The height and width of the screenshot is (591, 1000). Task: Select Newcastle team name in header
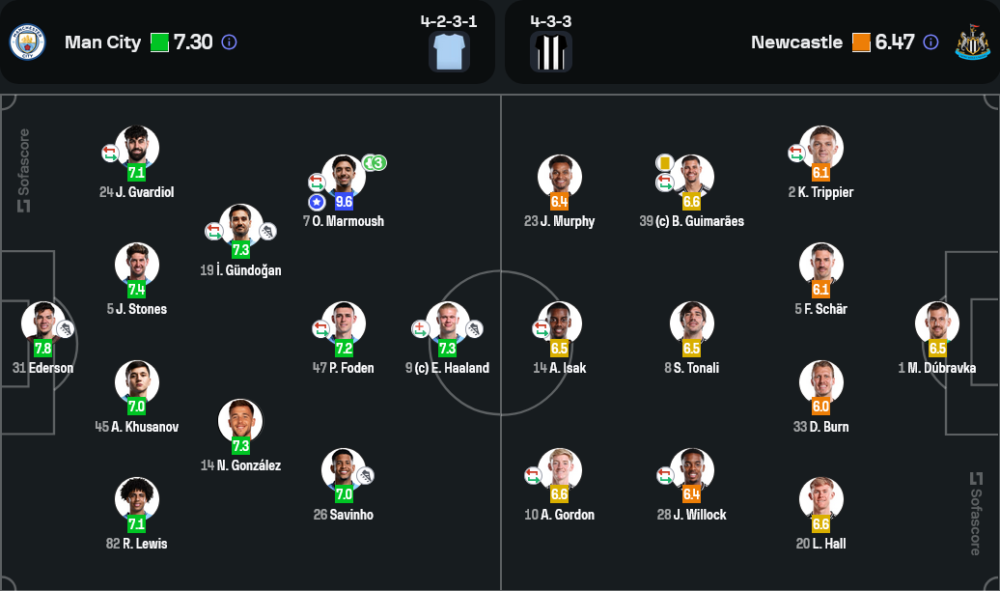point(796,42)
